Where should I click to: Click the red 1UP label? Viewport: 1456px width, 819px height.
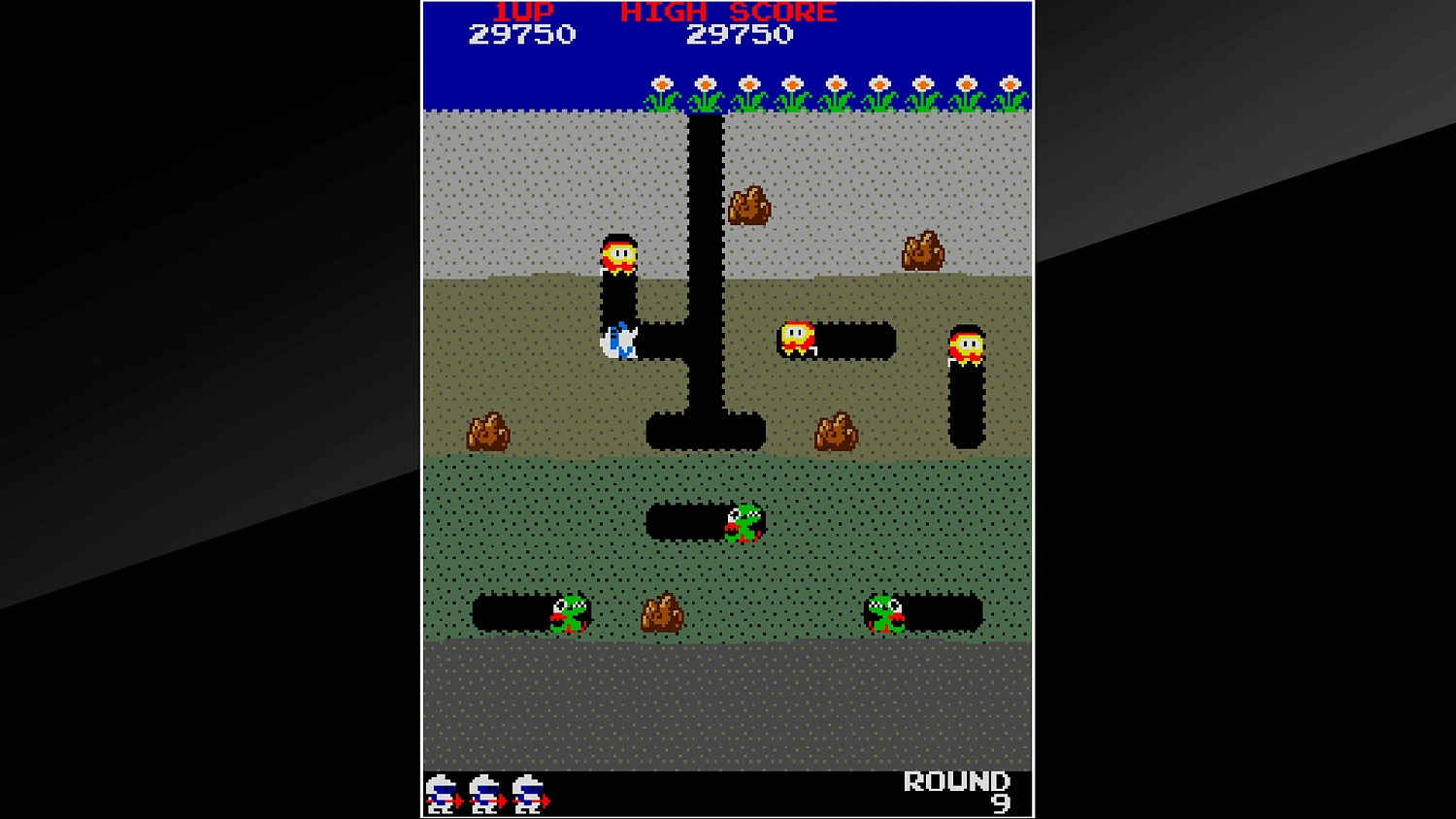click(524, 12)
